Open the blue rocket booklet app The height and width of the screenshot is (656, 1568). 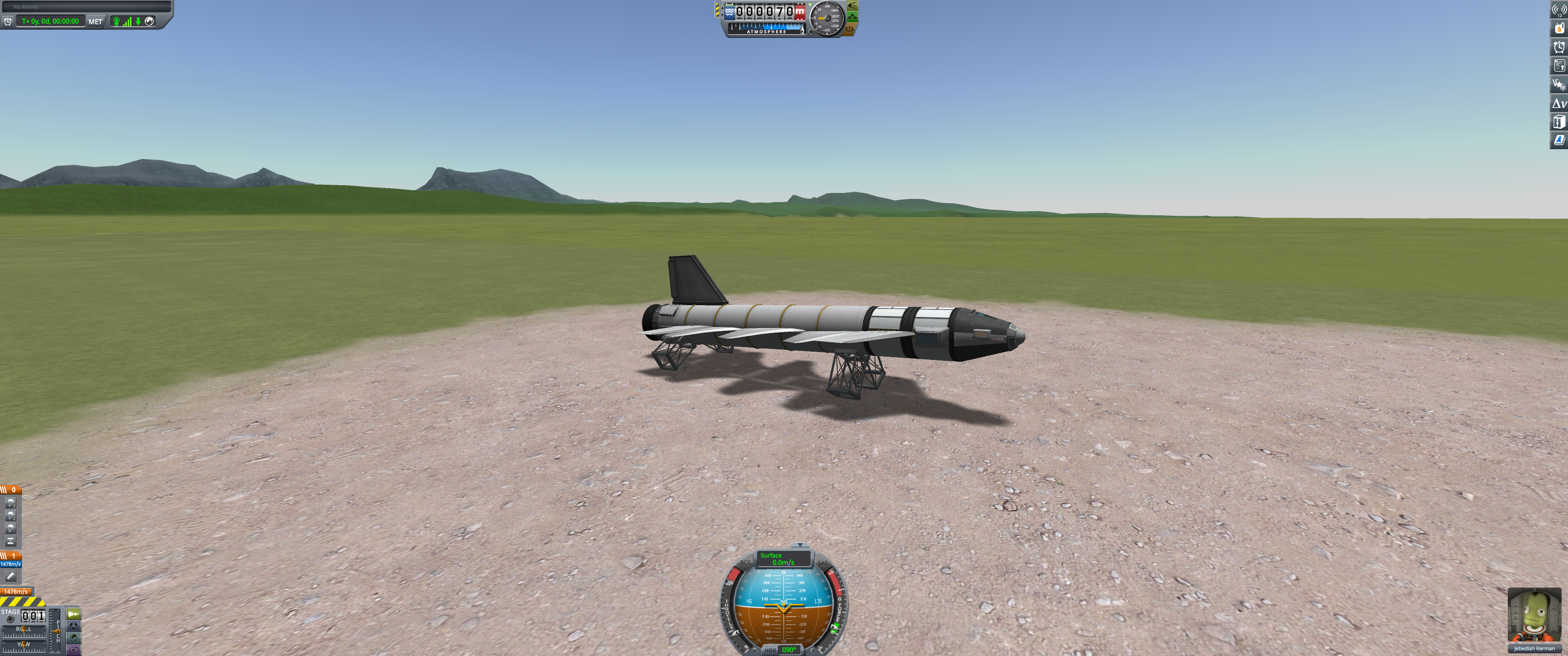tap(1559, 141)
